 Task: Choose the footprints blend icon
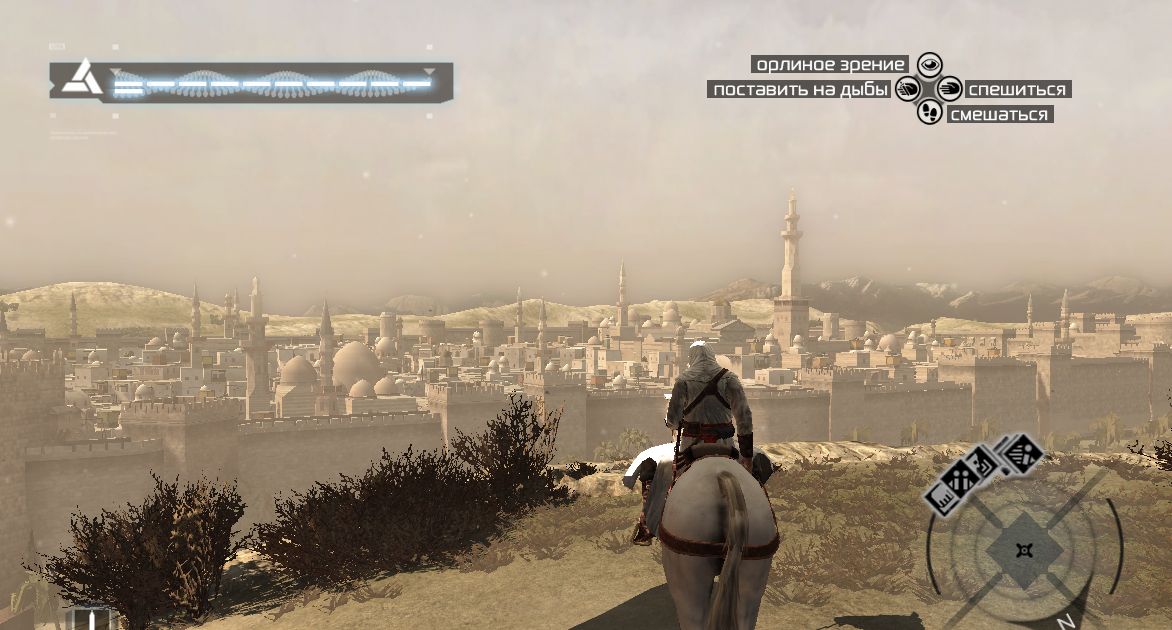coord(930,112)
